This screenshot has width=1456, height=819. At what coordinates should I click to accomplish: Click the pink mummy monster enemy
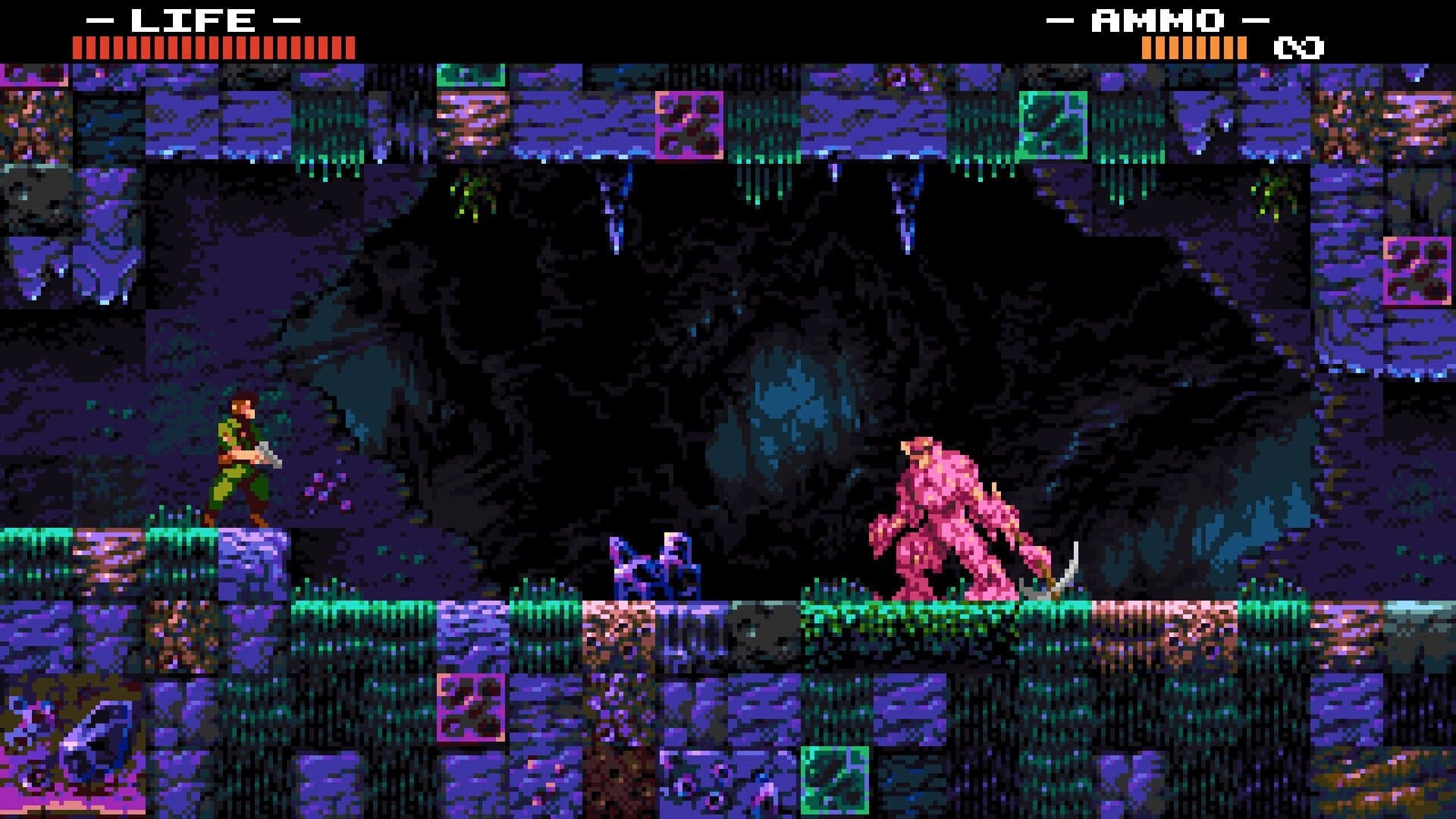948,516
